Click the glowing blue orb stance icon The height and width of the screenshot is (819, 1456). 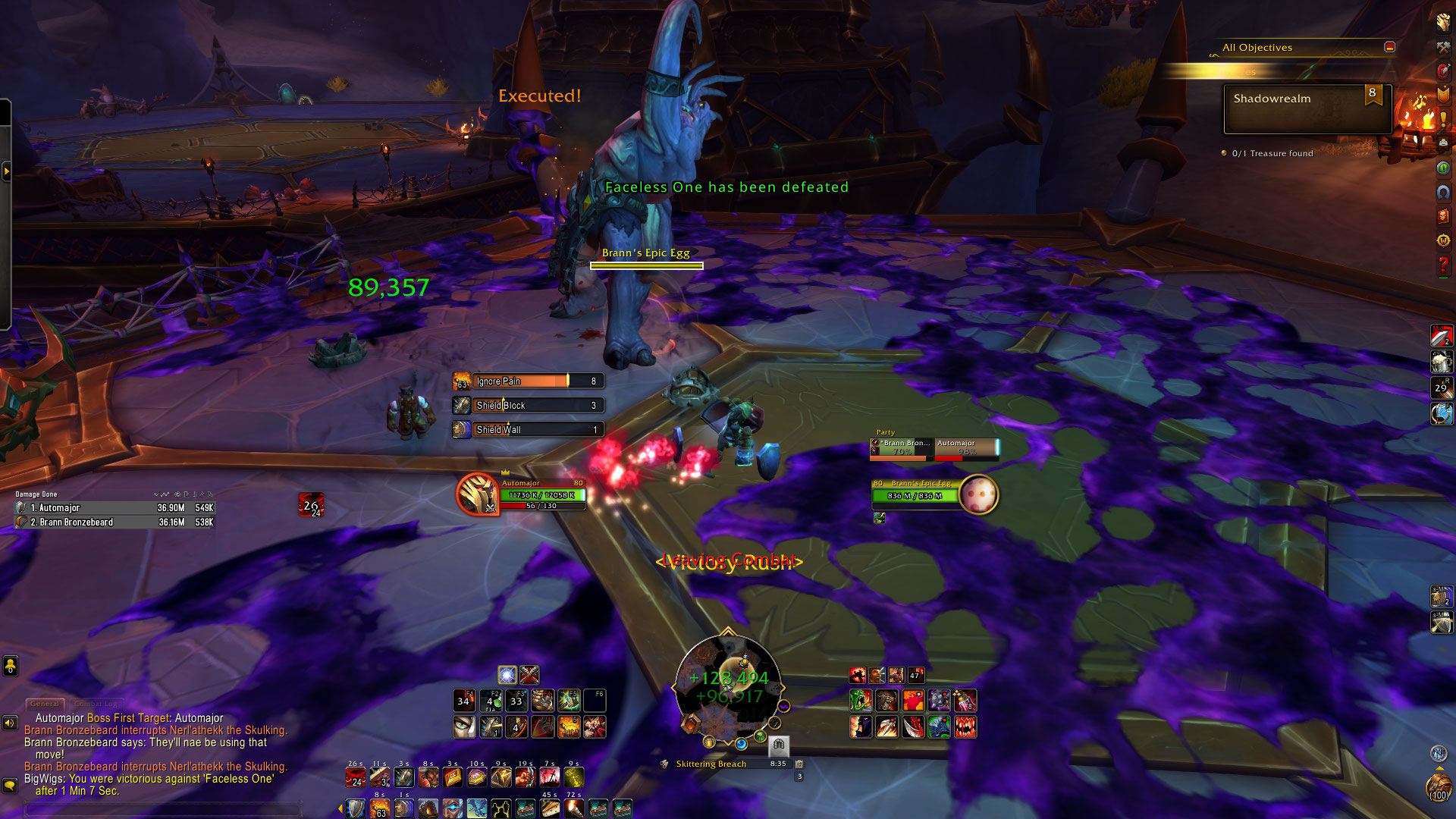coord(507,674)
